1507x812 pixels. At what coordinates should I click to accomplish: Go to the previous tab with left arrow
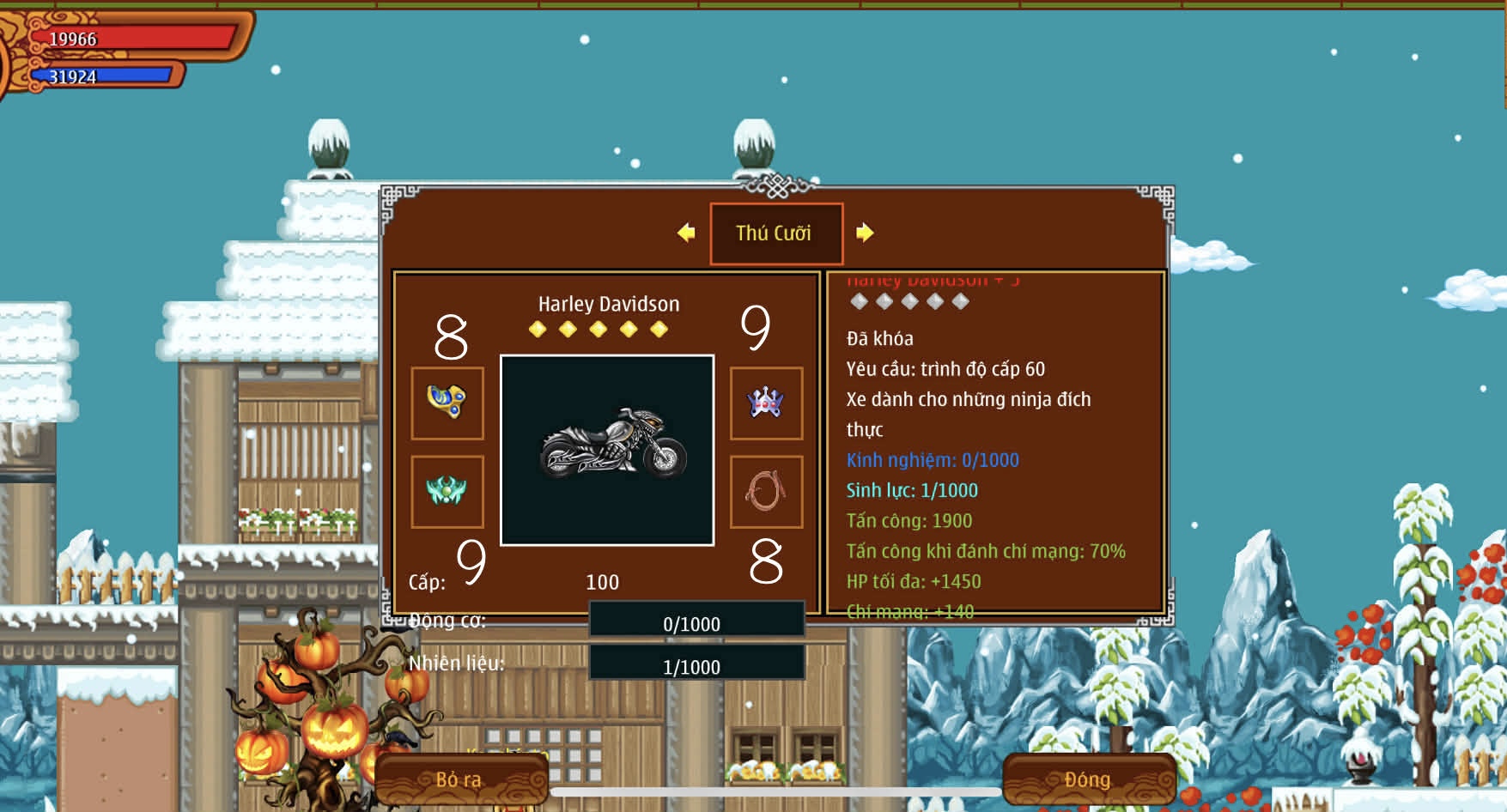coord(686,233)
